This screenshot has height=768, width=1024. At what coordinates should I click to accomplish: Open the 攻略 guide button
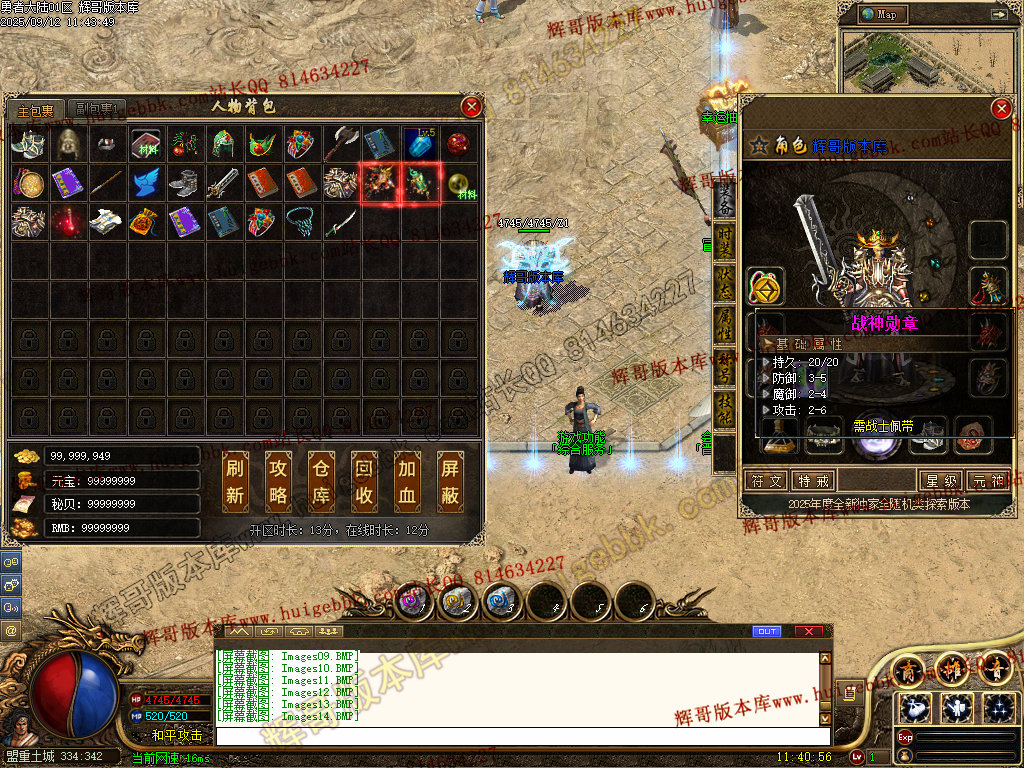[279, 481]
